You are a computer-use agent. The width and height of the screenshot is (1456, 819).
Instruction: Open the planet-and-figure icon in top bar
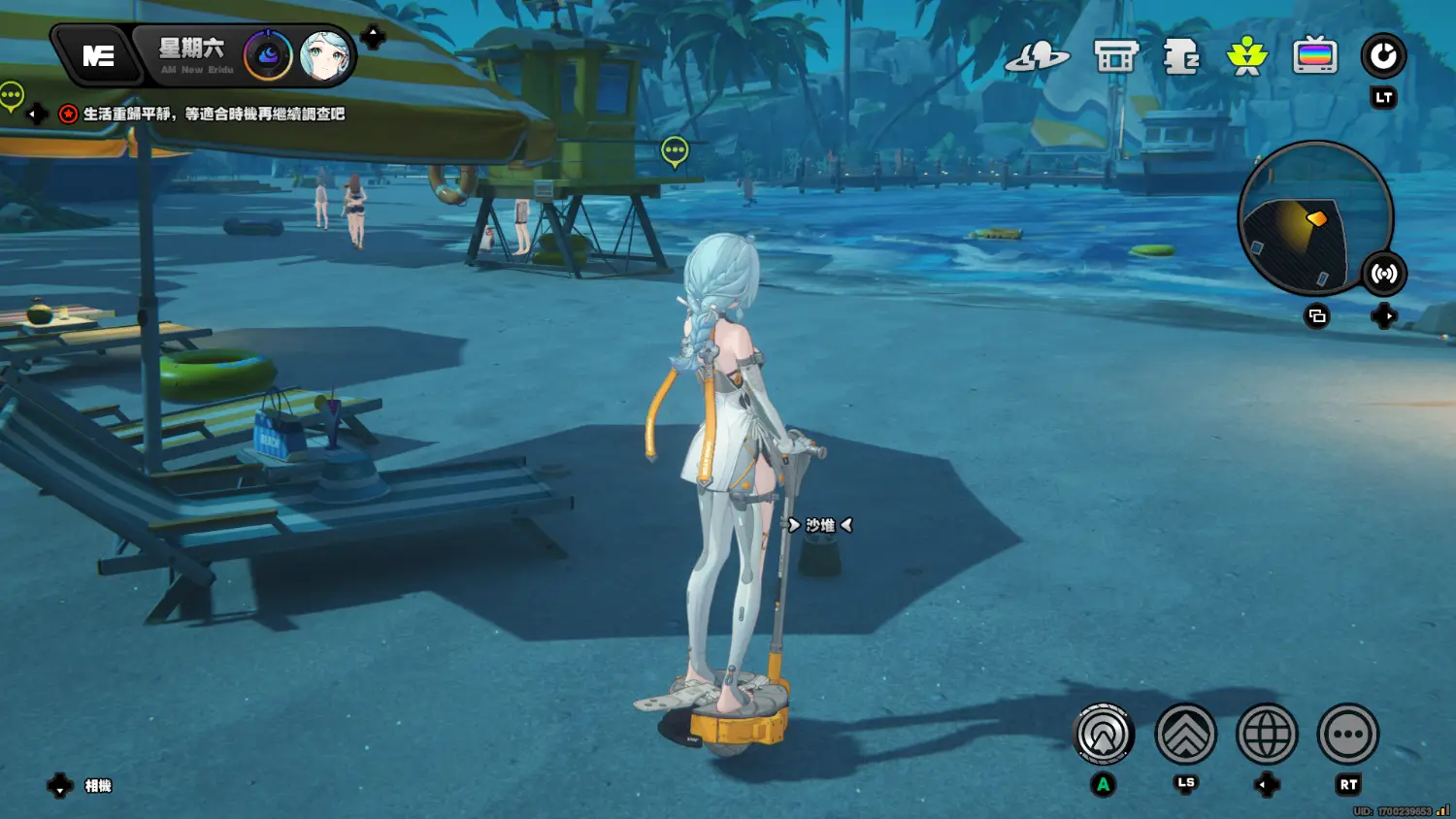[1037, 57]
